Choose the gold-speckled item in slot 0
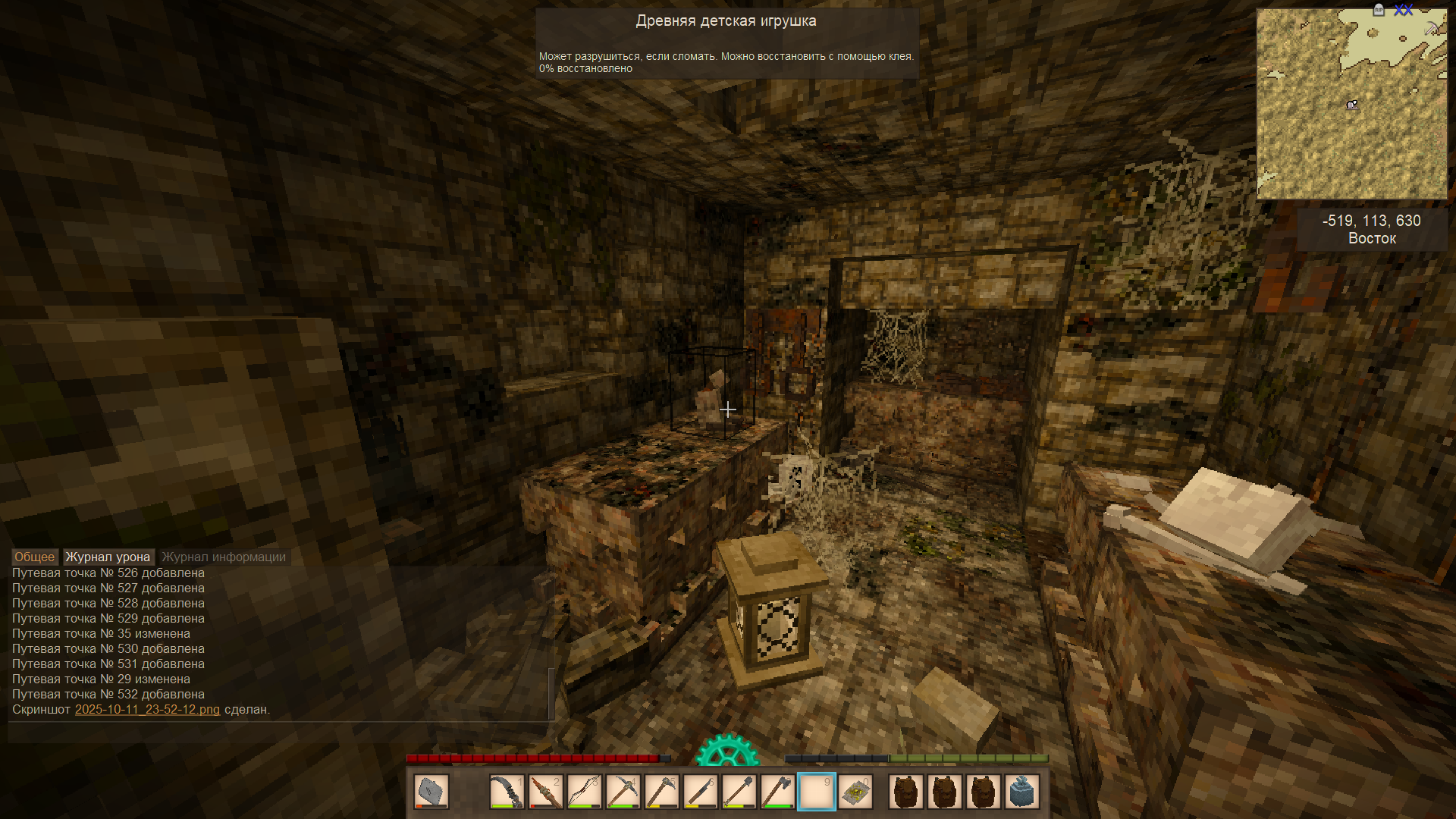 point(855,792)
